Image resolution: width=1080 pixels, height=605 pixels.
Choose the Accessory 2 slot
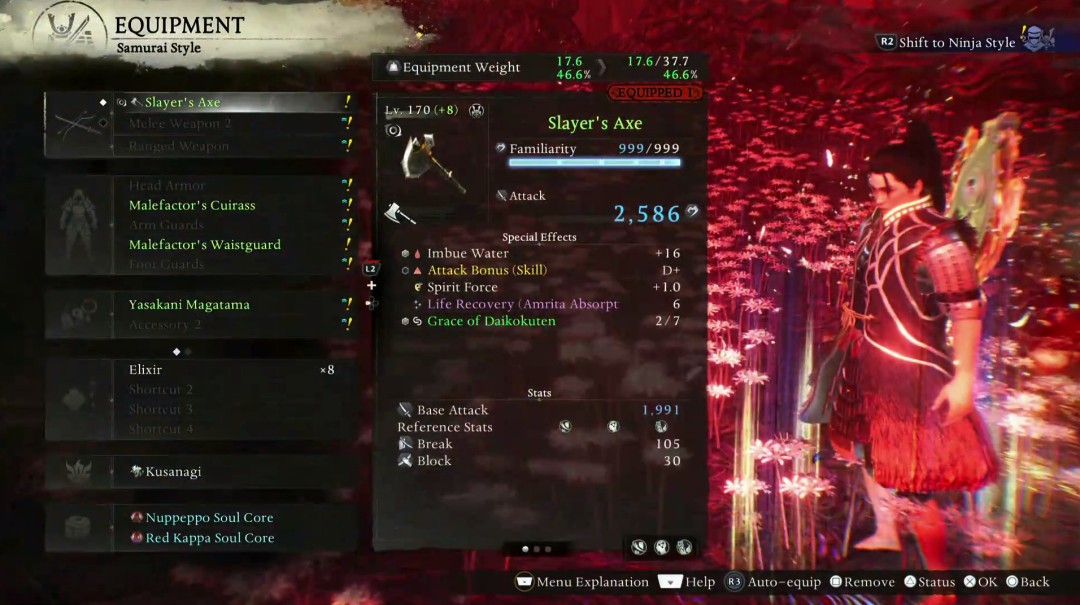165,325
